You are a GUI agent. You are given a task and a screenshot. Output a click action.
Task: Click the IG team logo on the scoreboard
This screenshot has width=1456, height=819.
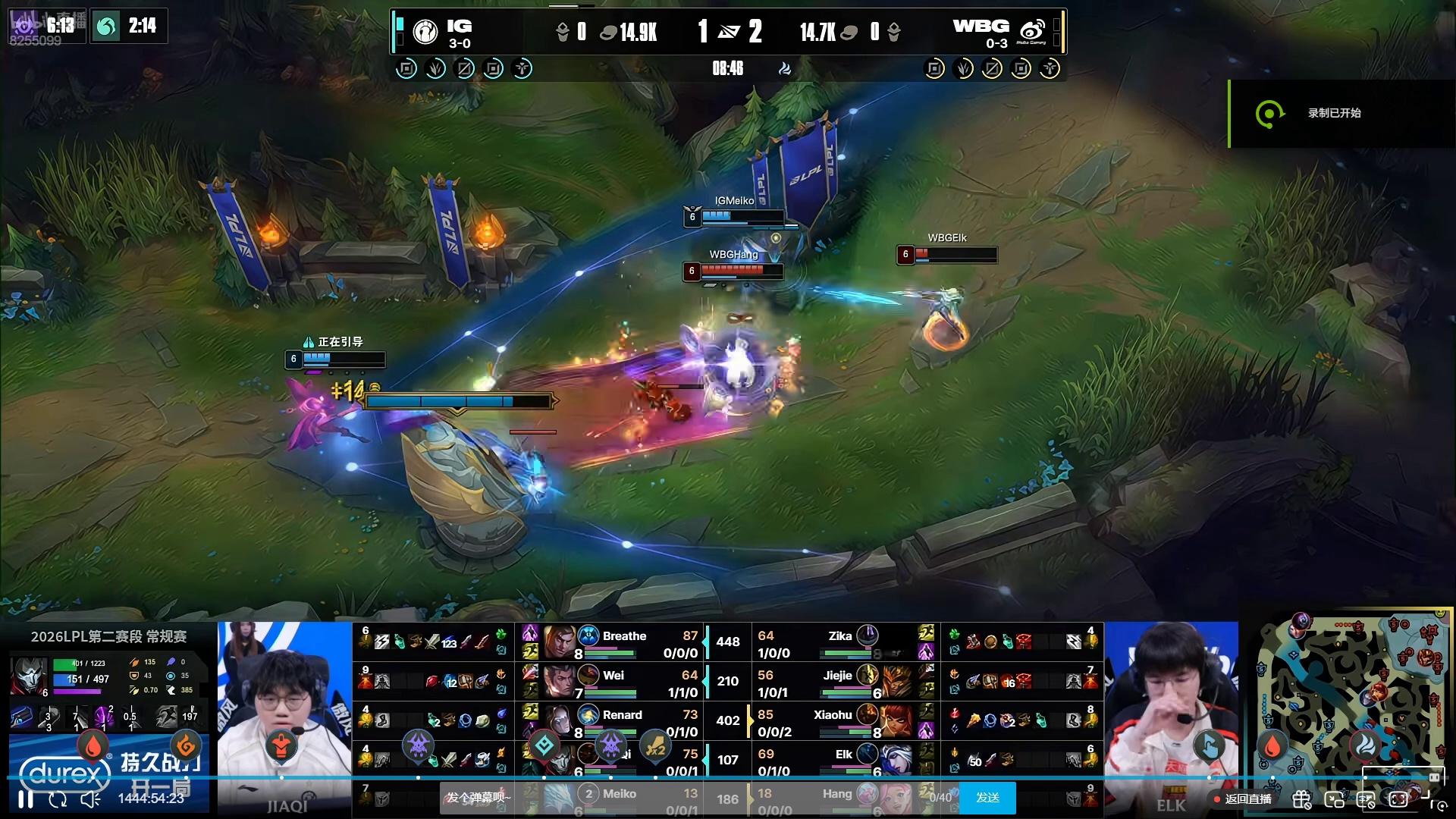pos(425,32)
